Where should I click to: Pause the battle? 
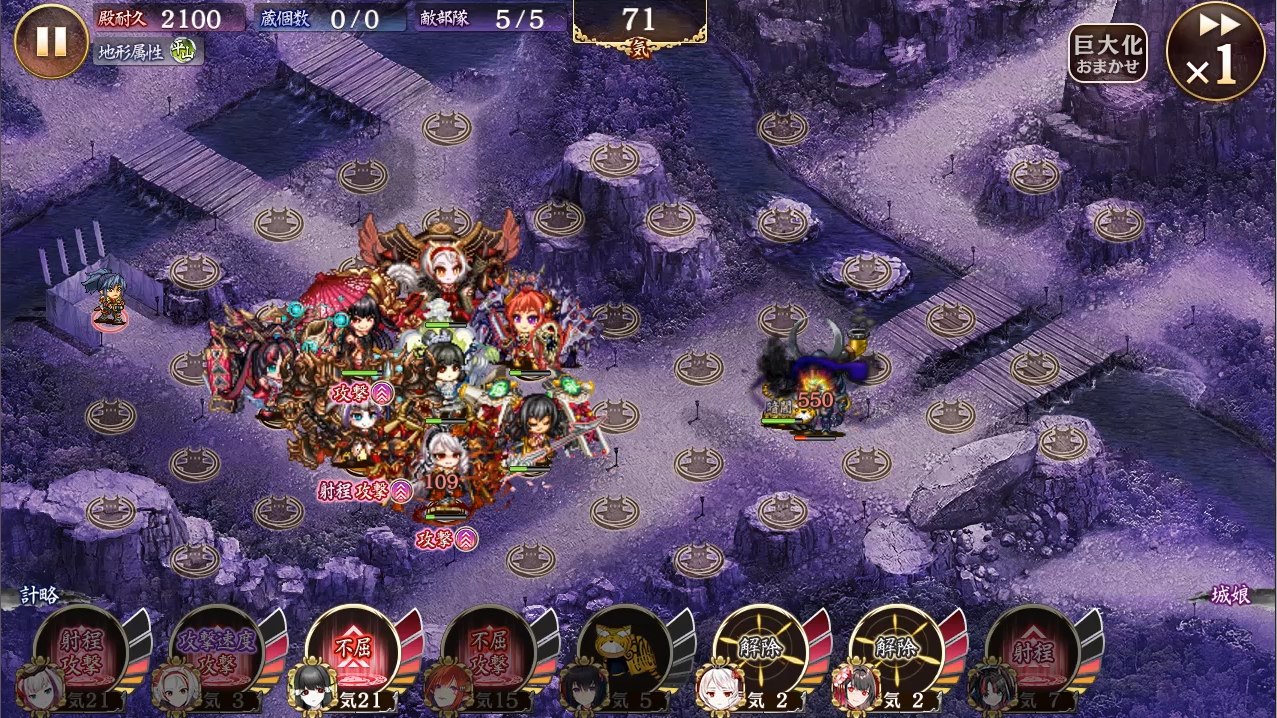tap(51, 41)
